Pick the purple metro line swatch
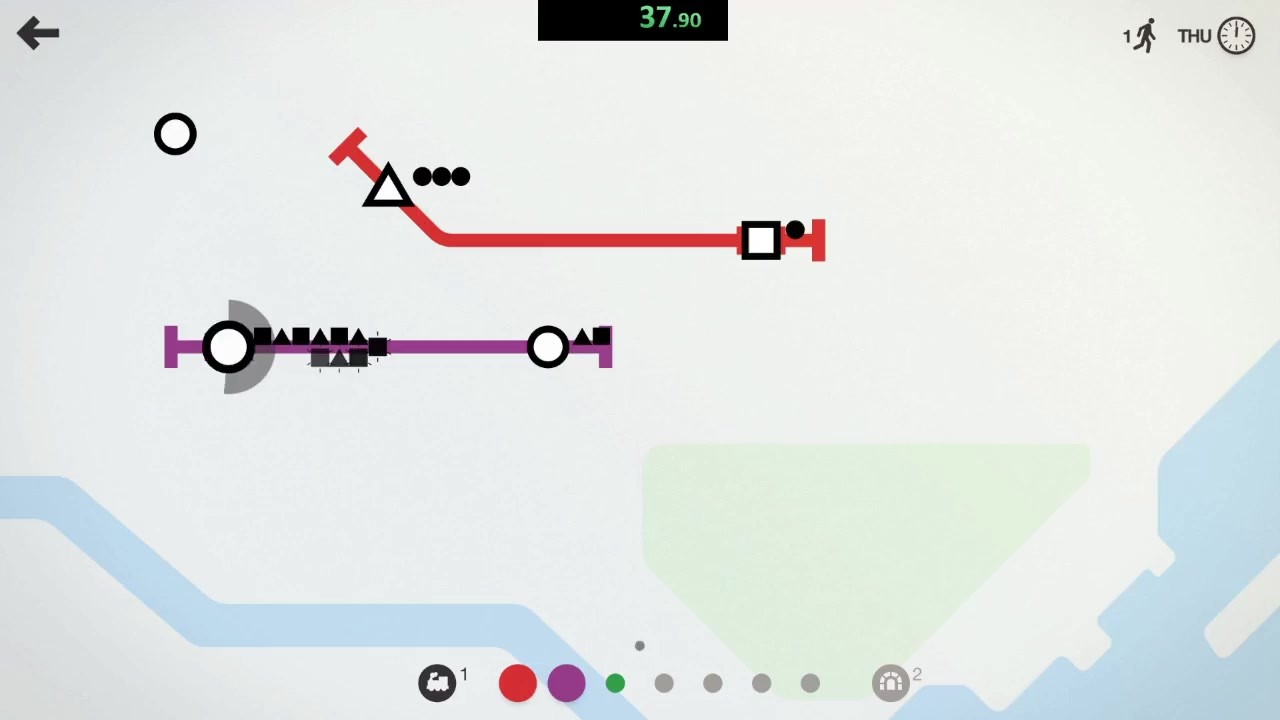 click(x=566, y=683)
